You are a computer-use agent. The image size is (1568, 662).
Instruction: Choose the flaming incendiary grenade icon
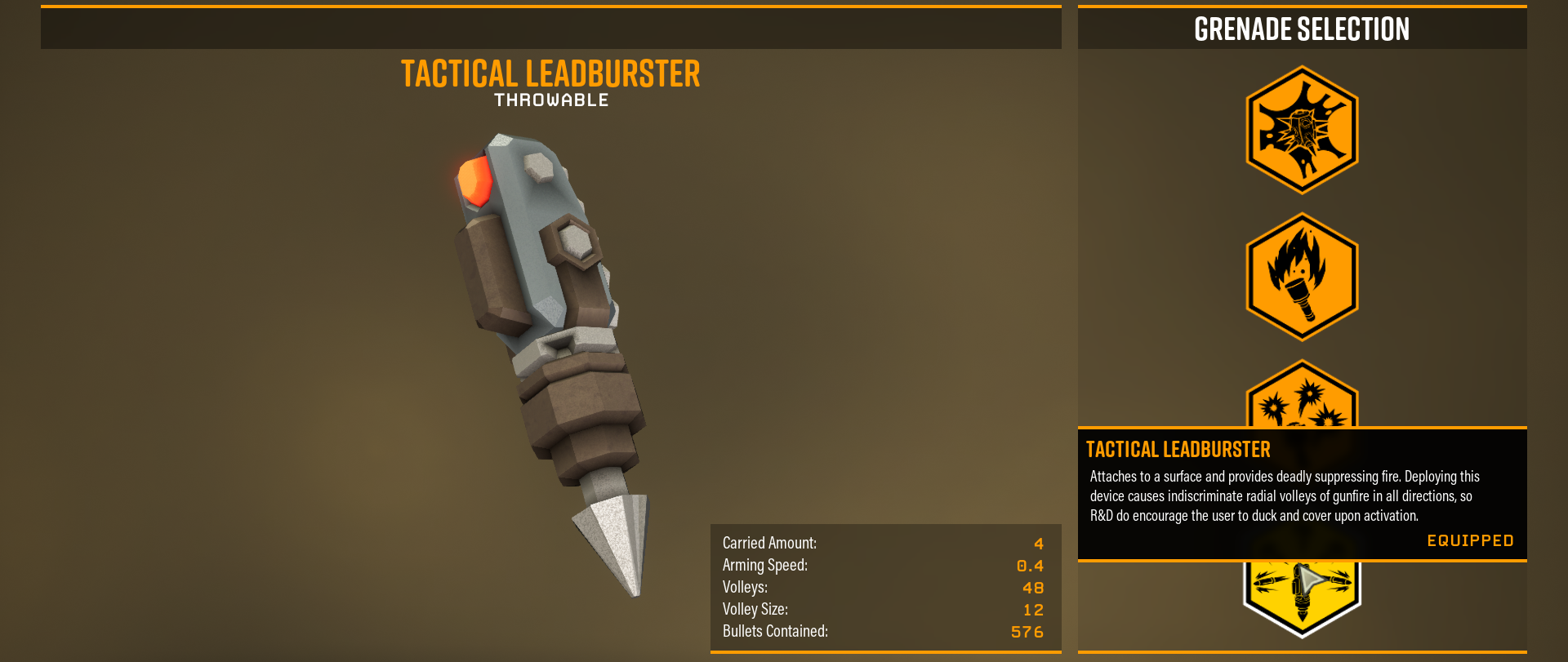point(1302,277)
